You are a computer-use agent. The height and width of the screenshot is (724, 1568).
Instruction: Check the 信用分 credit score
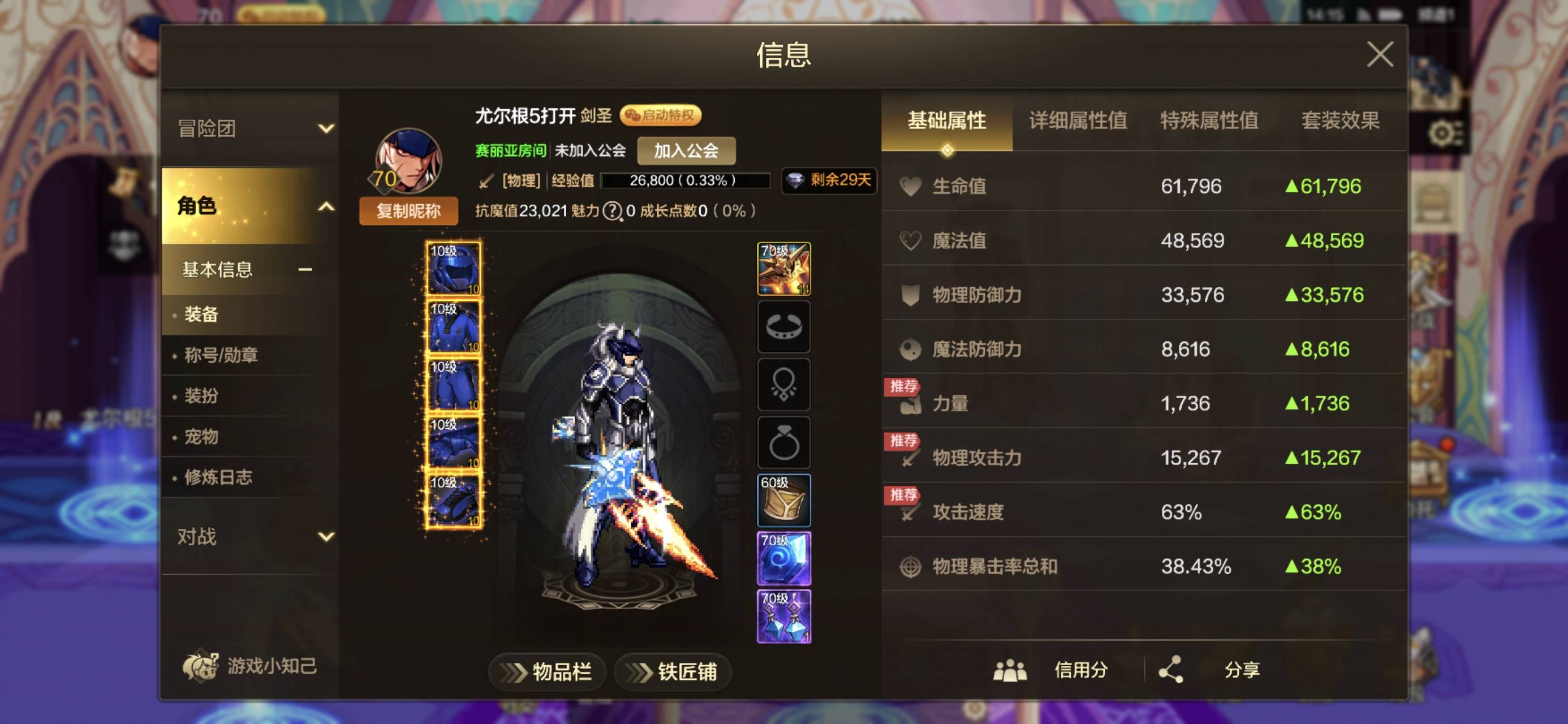[1080, 669]
